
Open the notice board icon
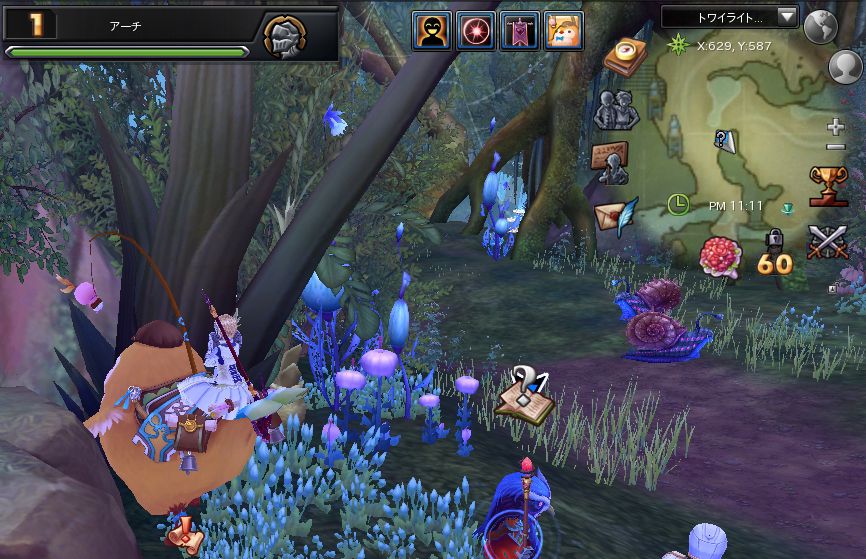(x=610, y=162)
